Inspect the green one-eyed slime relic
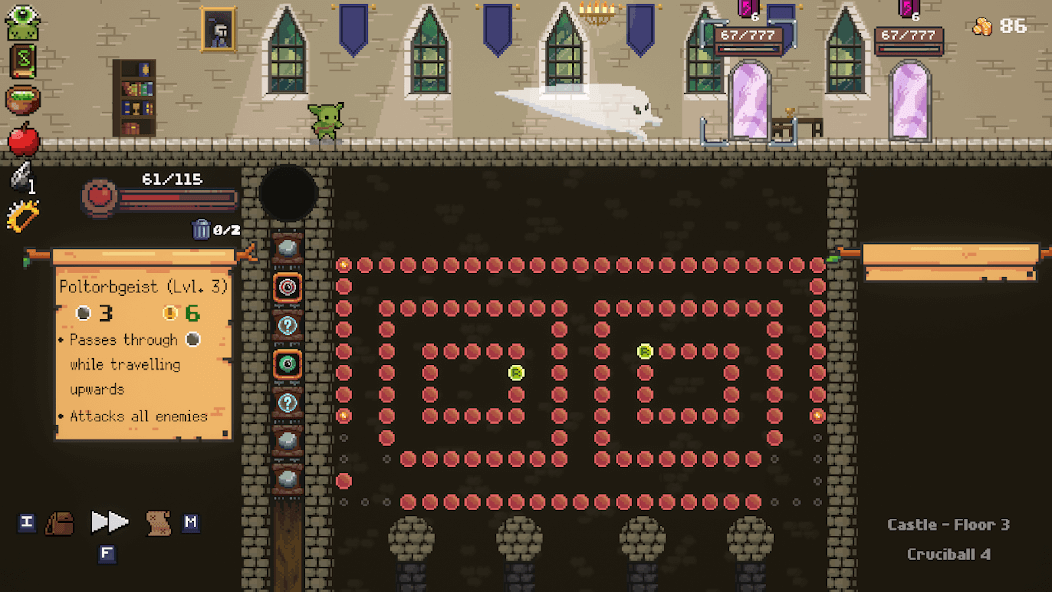Viewport: 1052px width, 592px height. pyautogui.click(x=22, y=23)
